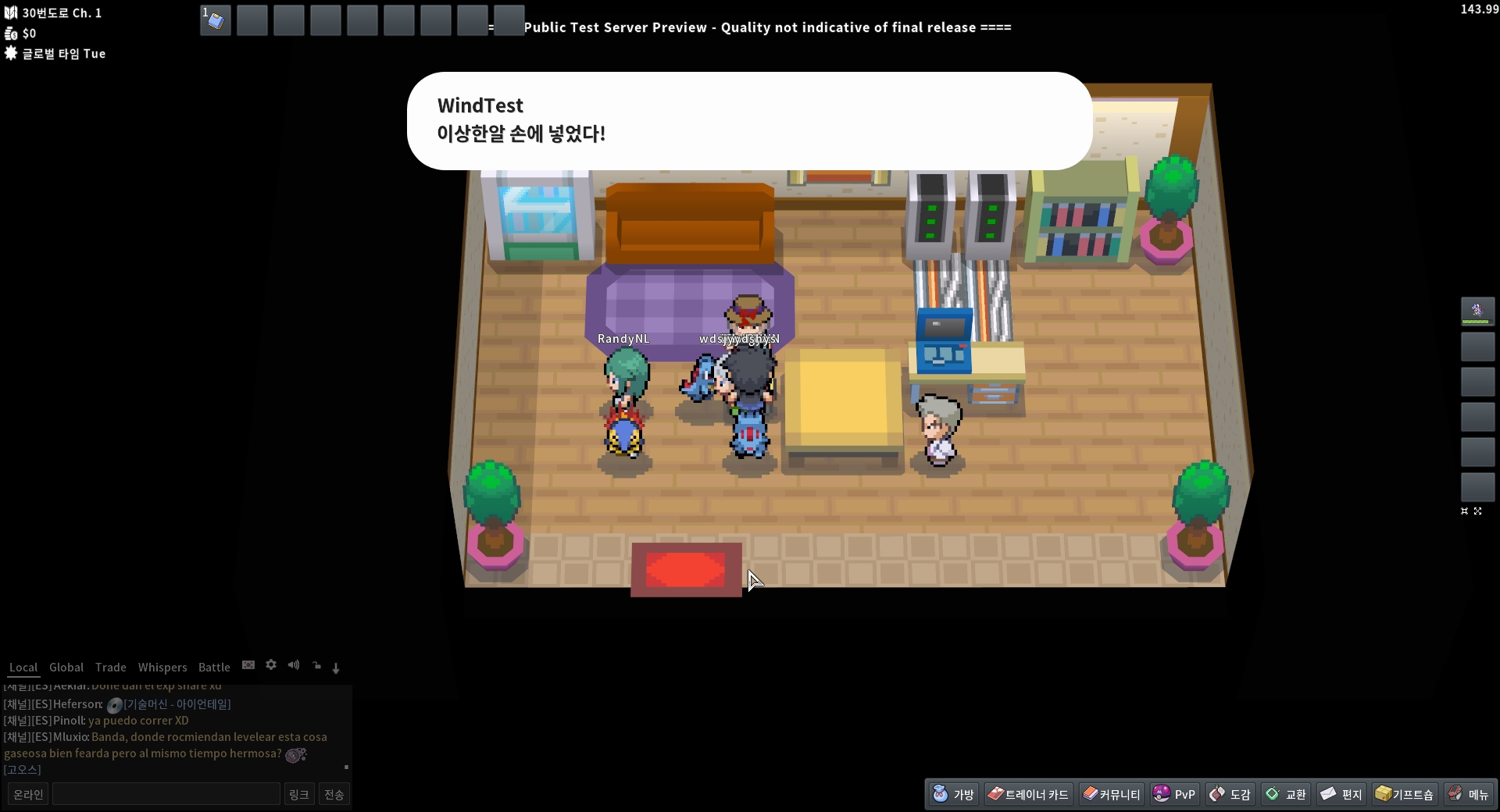Screen dimensions: 1500x812
Task: Open the 교환 trade window
Action: pos(1286,794)
